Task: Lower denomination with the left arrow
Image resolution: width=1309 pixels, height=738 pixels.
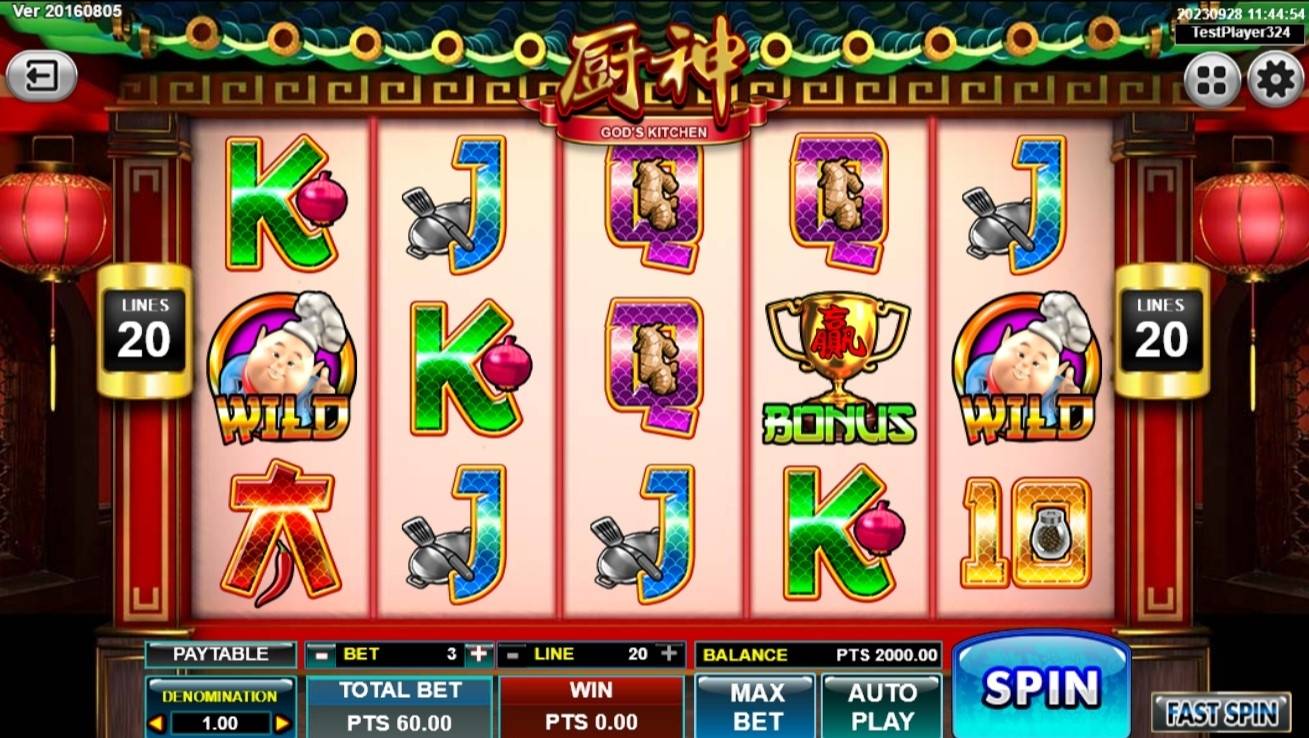Action: coord(156,723)
